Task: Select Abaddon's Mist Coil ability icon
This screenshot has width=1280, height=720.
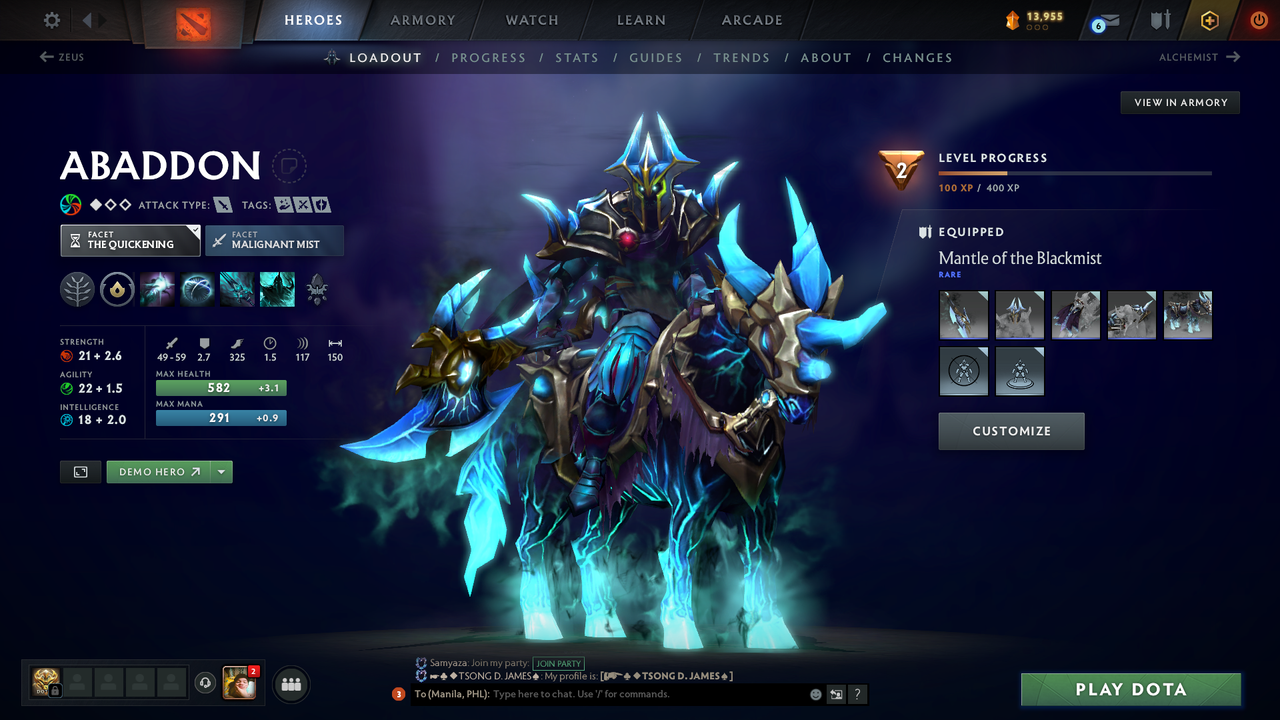Action: point(157,289)
